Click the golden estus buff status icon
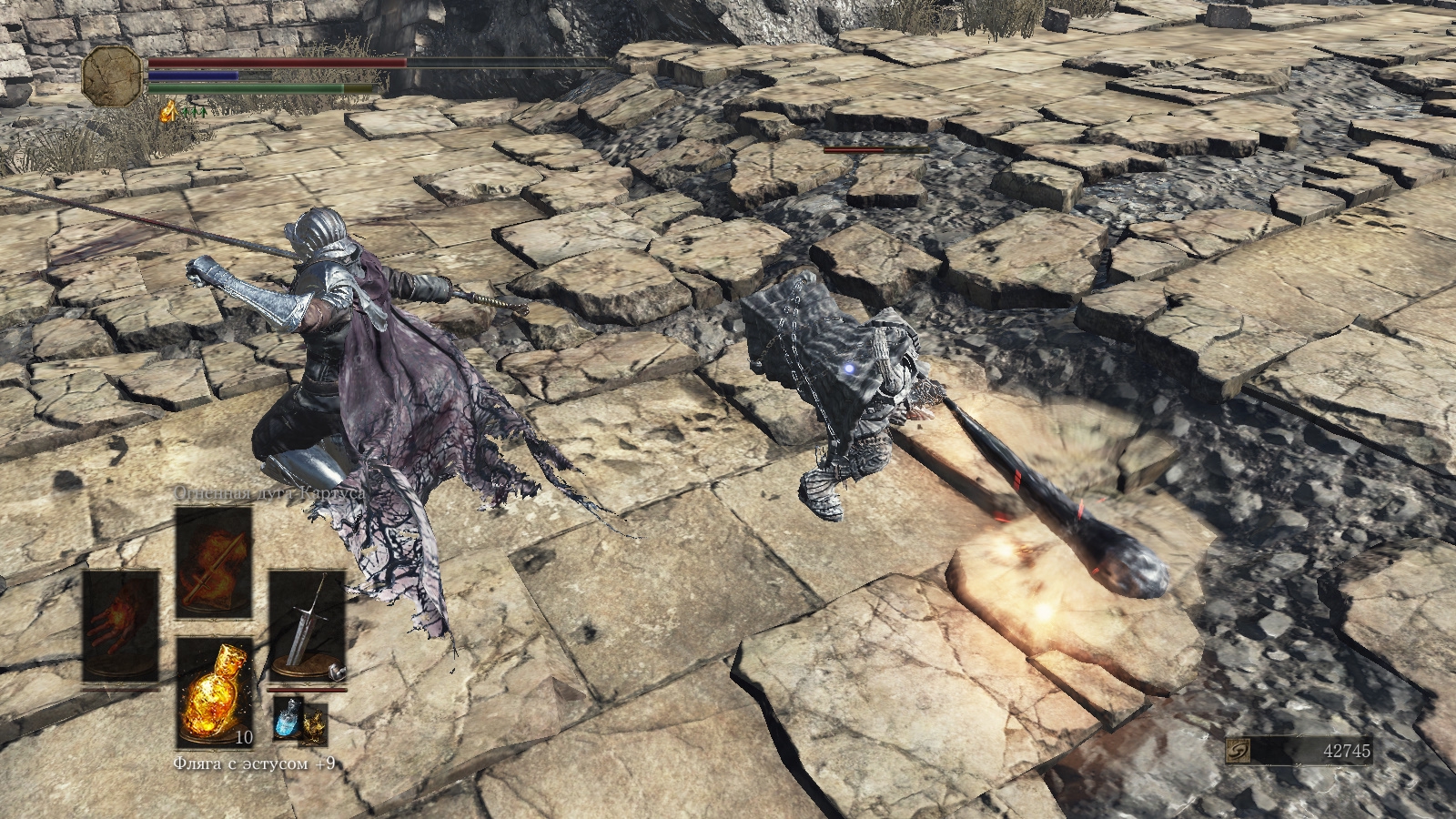 pos(168,112)
